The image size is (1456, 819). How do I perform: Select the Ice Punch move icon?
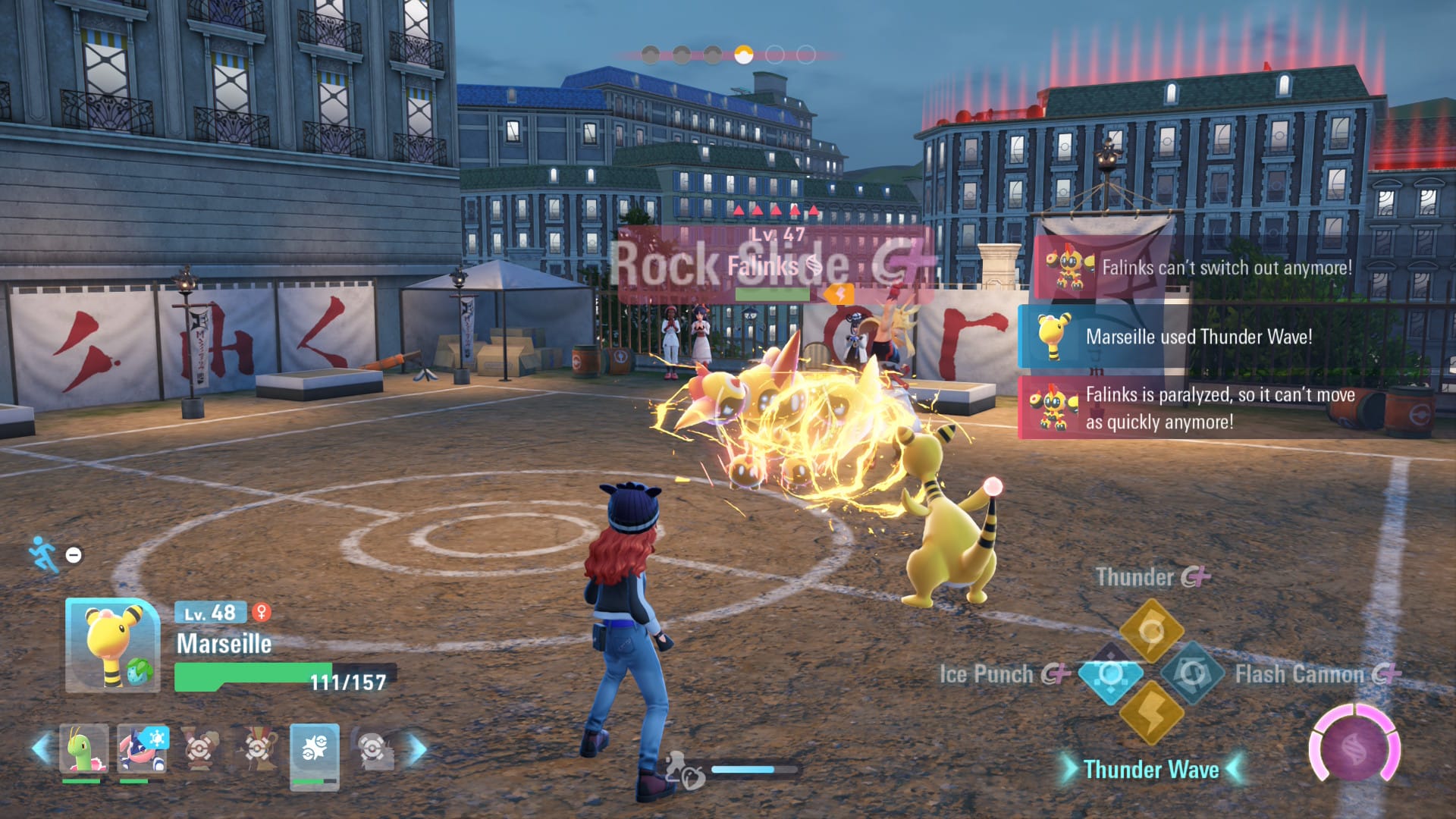click(x=1111, y=675)
